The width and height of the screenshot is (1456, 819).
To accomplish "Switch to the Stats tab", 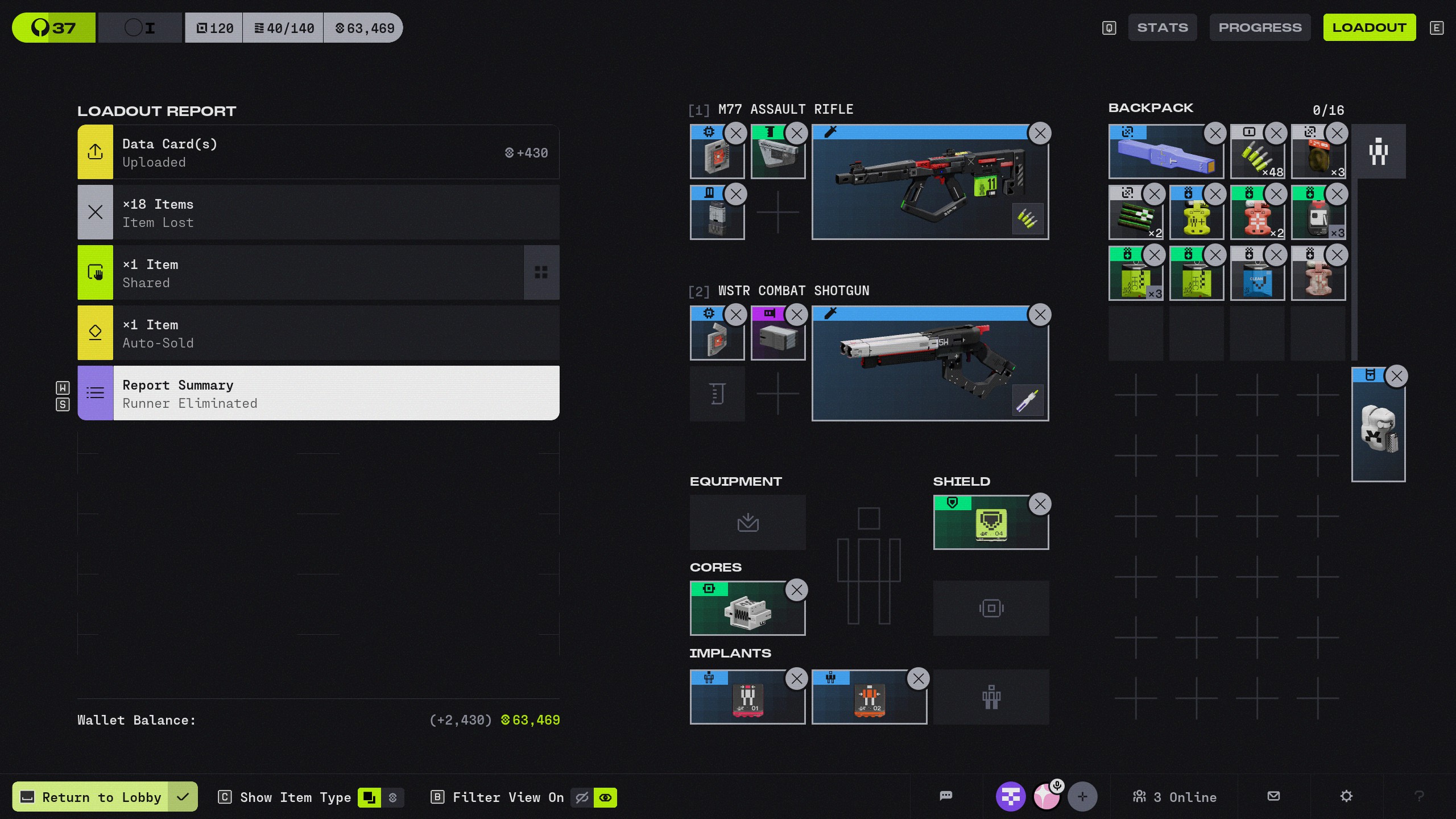I will click(x=1162, y=28).
